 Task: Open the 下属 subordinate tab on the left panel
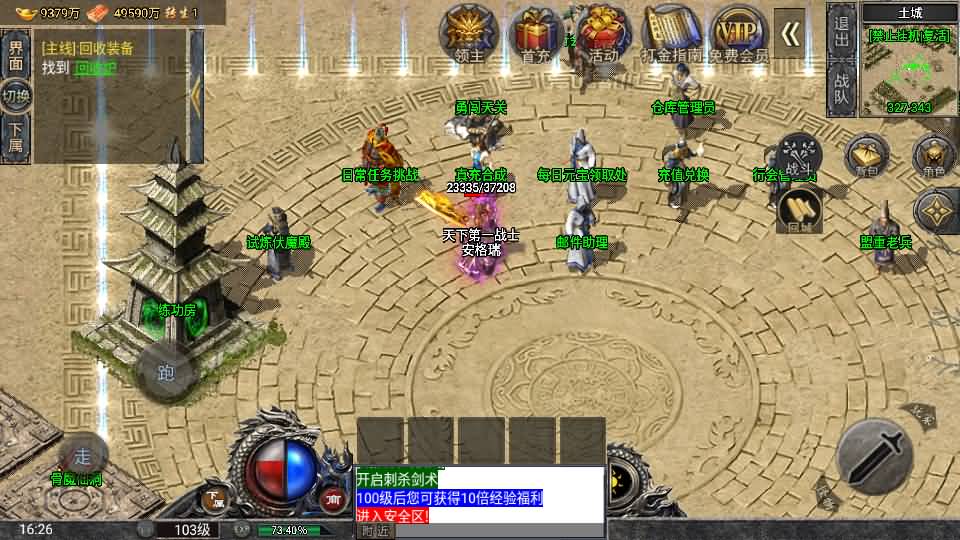coord(16,136)
